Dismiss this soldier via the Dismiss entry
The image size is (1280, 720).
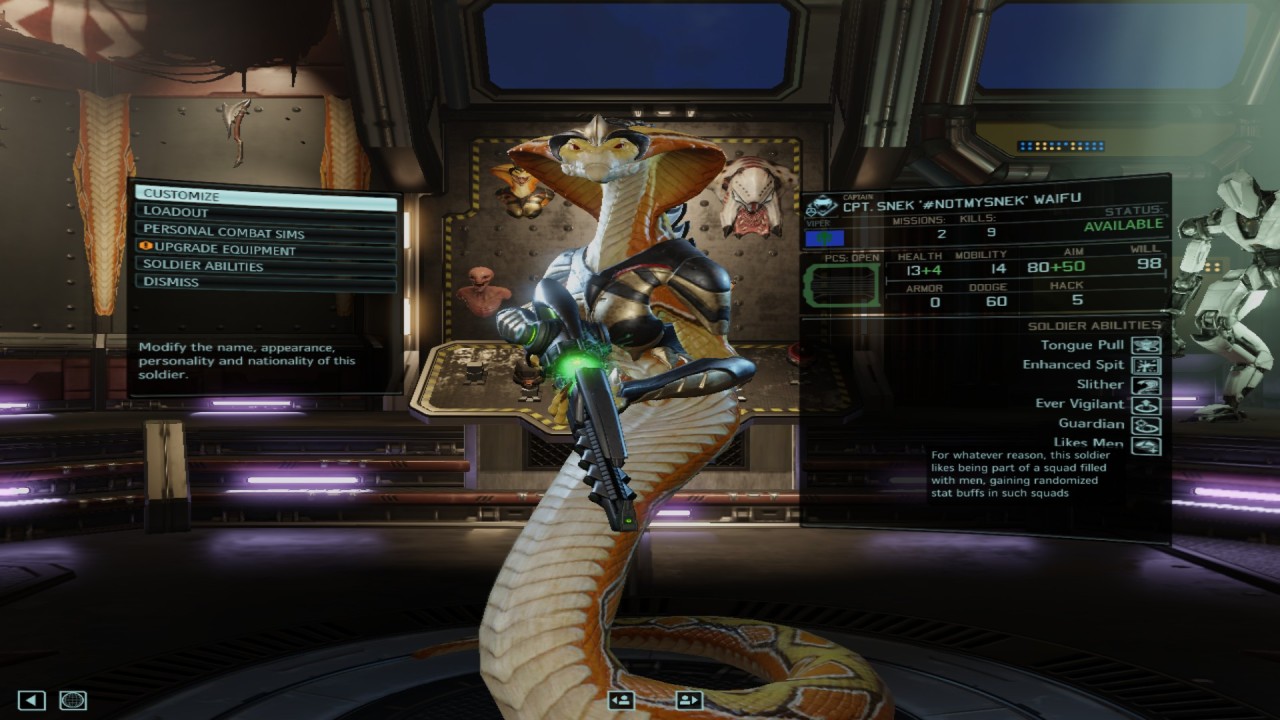pyautogui.click(x=265, y=282)
